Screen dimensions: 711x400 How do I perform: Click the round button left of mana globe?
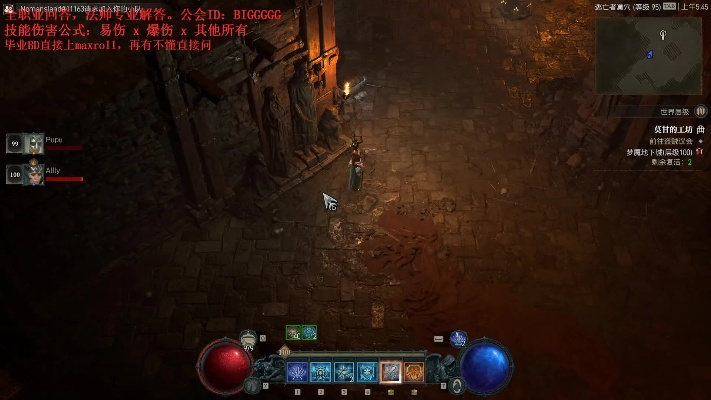[x=456, y=384]
